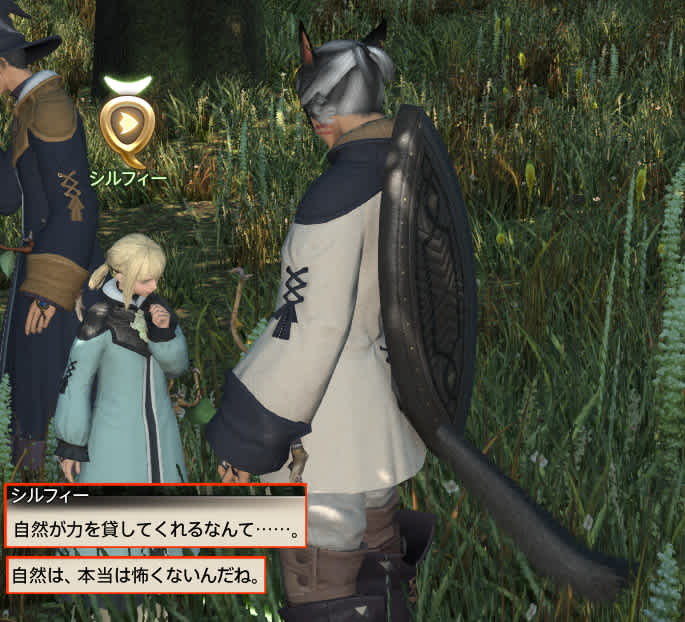Select the シルフィー nameplate label
The width and height of the screenshot is (685, 622).
pyautogui.click(x=127, y=178)
